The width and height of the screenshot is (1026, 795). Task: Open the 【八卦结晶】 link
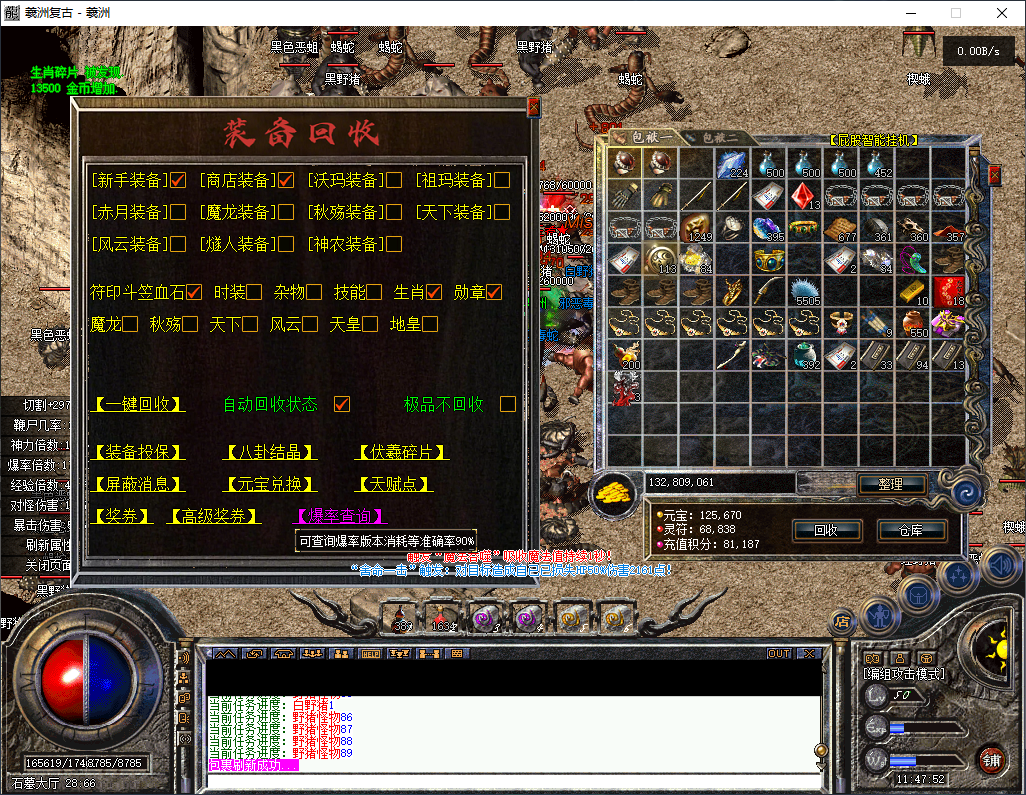pyautogui.click(x=270, y=452)
